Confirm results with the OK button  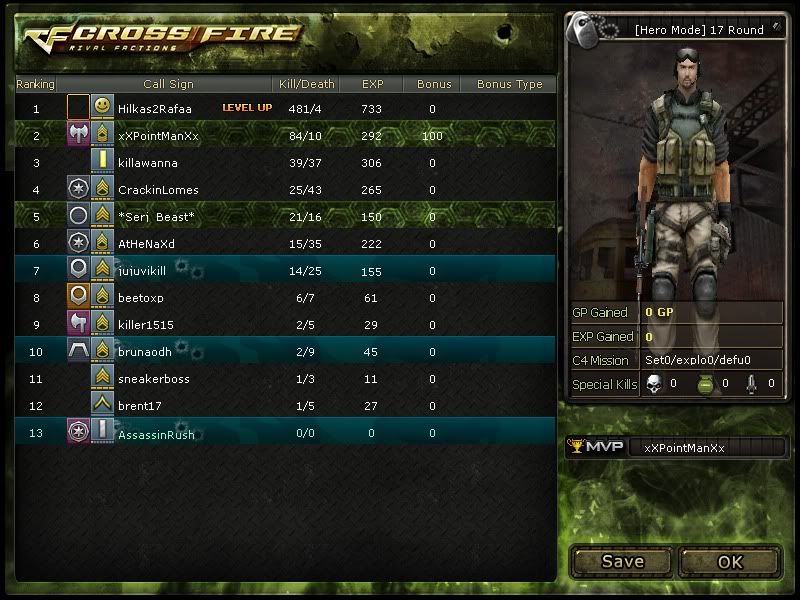click(730, 561)
